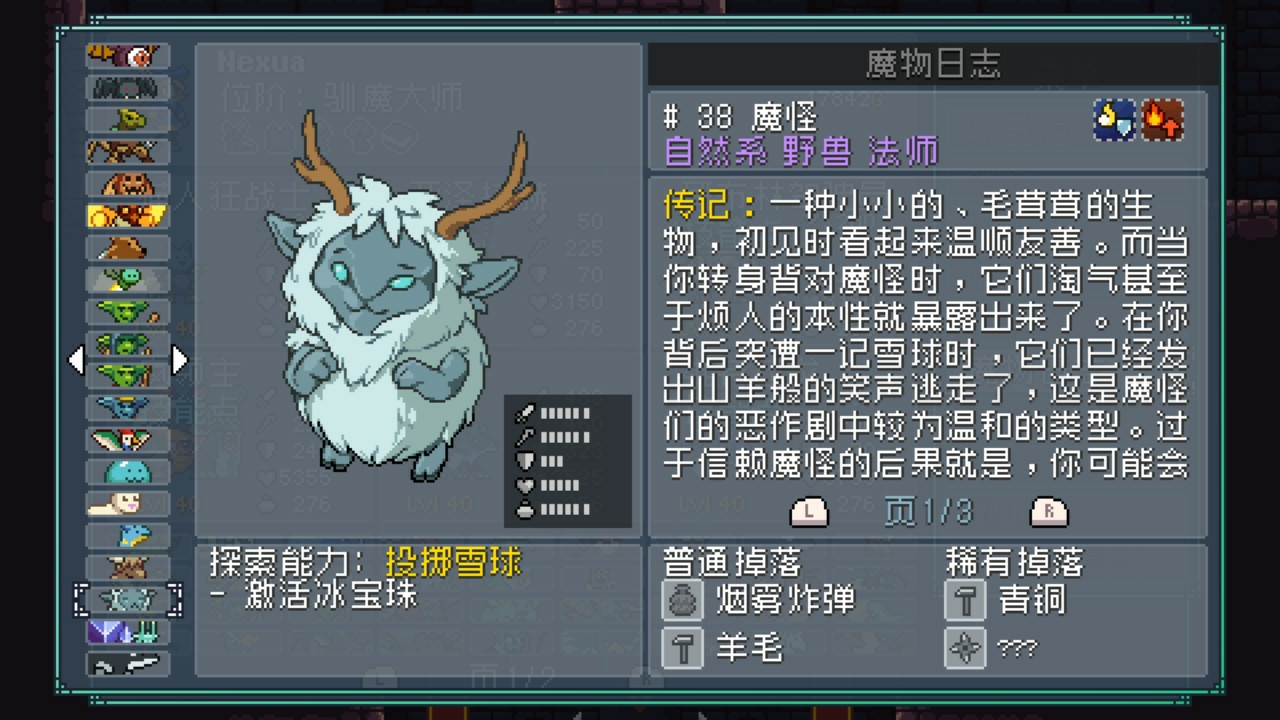Viewport: 1280px width, 720px height.
Task: Select the dark grey spider monster entry
Action: click(x=128, y=89)
